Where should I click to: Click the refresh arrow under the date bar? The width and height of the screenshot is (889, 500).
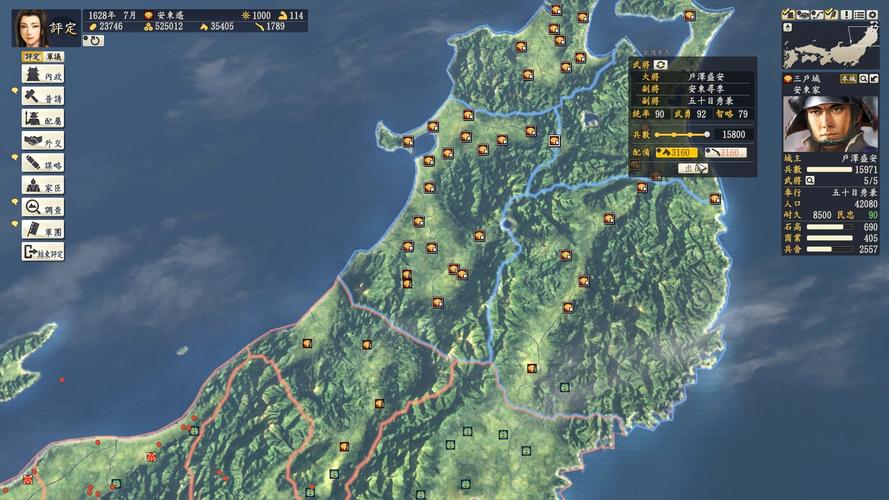click(93, 41)
